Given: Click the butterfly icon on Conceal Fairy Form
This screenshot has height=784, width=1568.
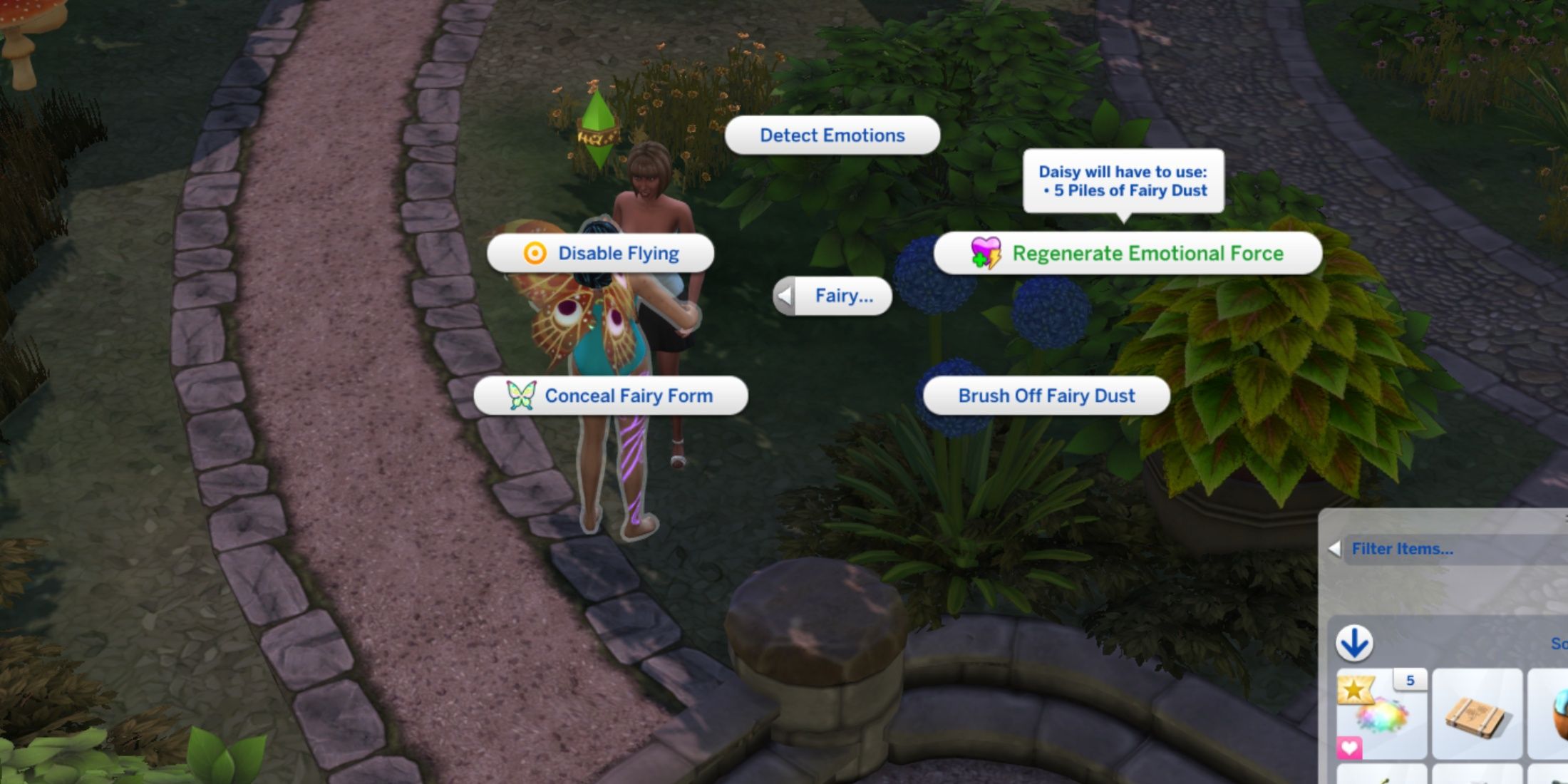Looking at the screenshot, I should click(x=521, y=396).
